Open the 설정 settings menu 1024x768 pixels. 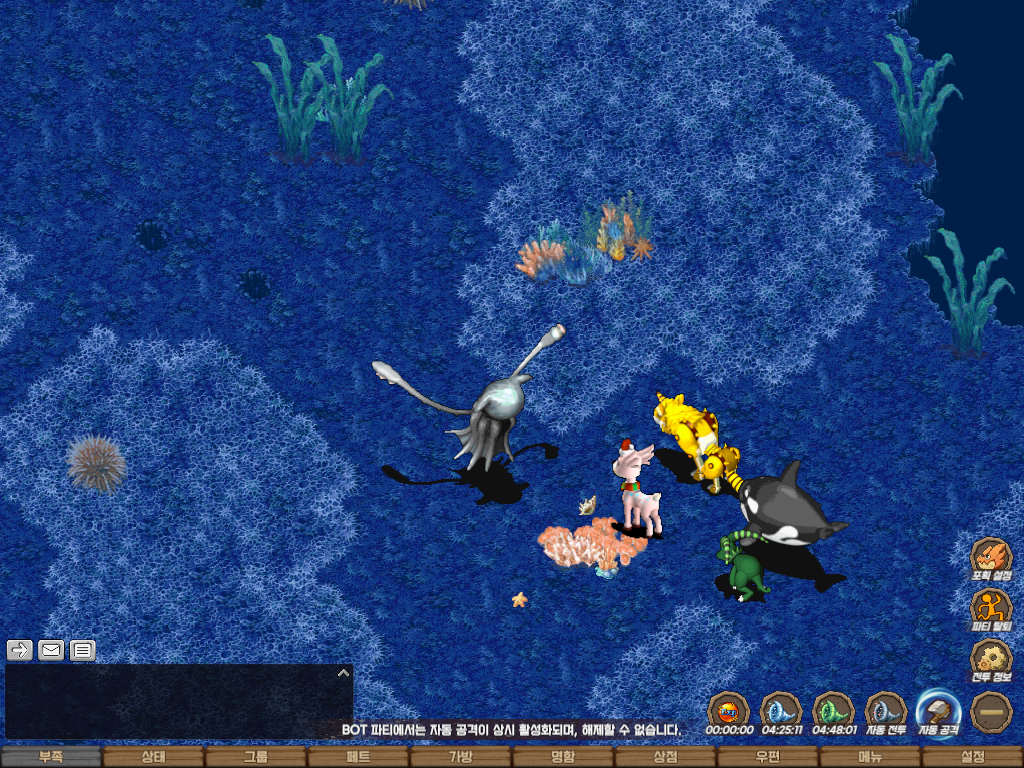coord(972,757)
